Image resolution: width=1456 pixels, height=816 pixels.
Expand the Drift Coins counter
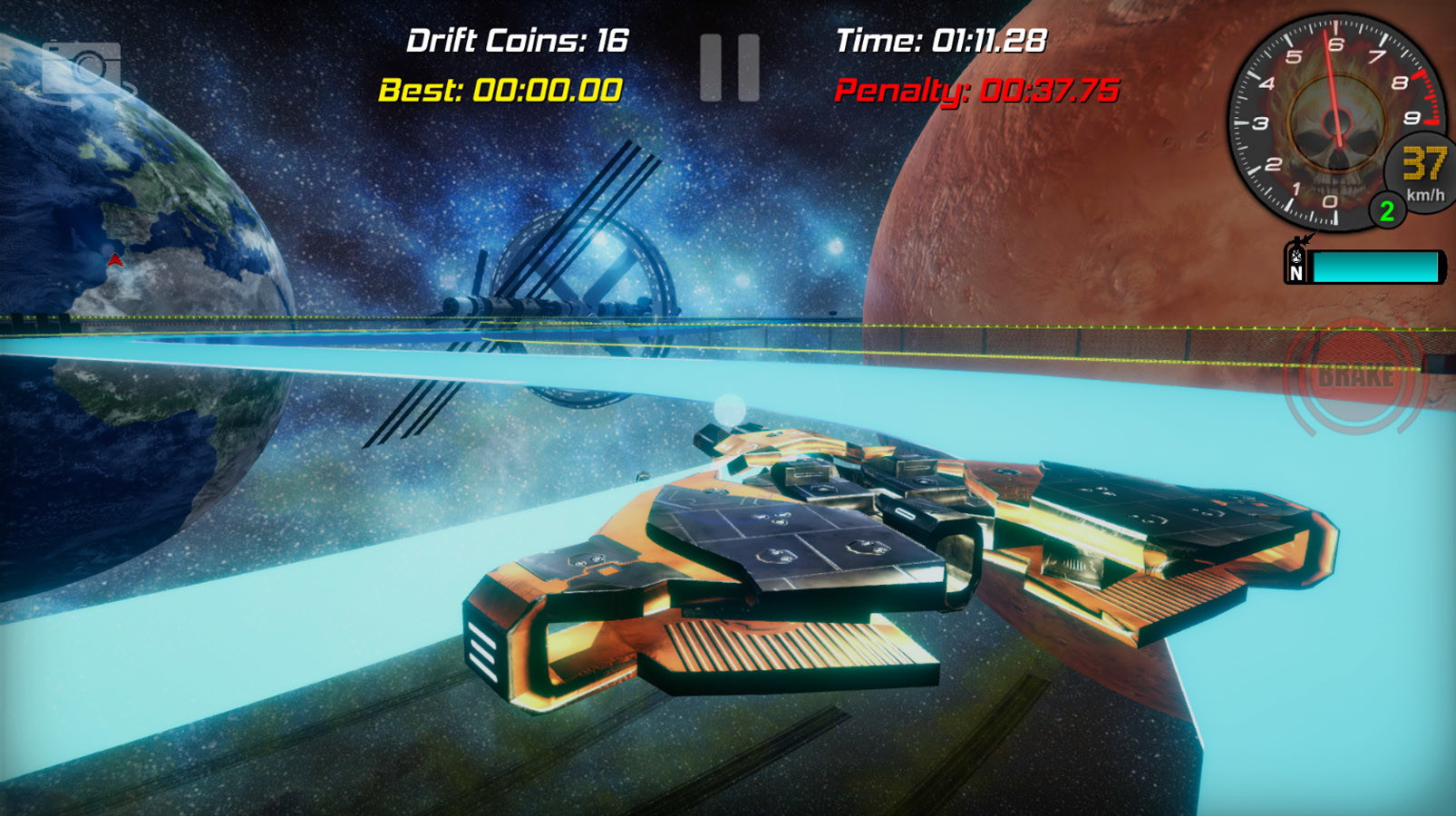point(519,40)
